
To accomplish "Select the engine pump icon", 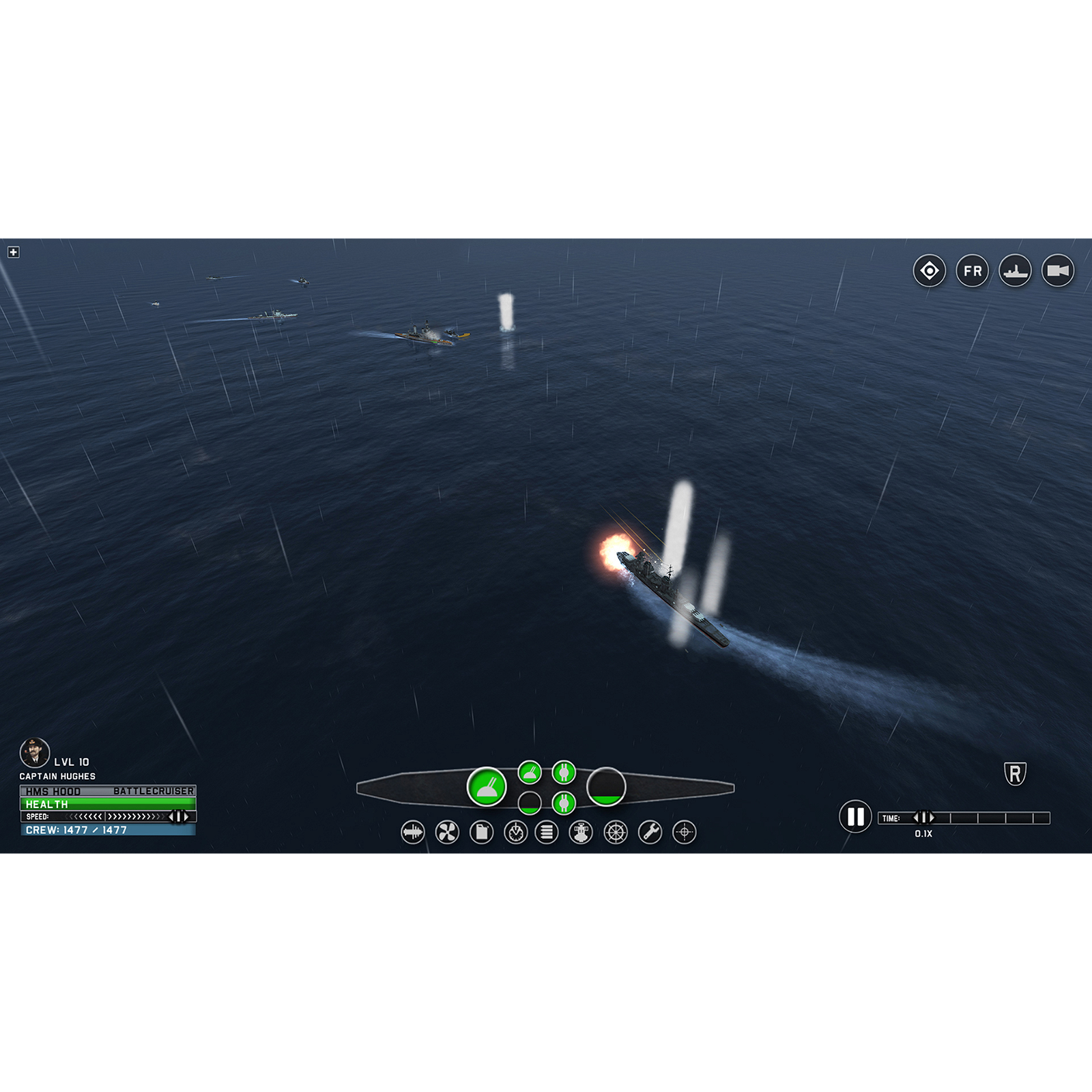I will [581, 833].
